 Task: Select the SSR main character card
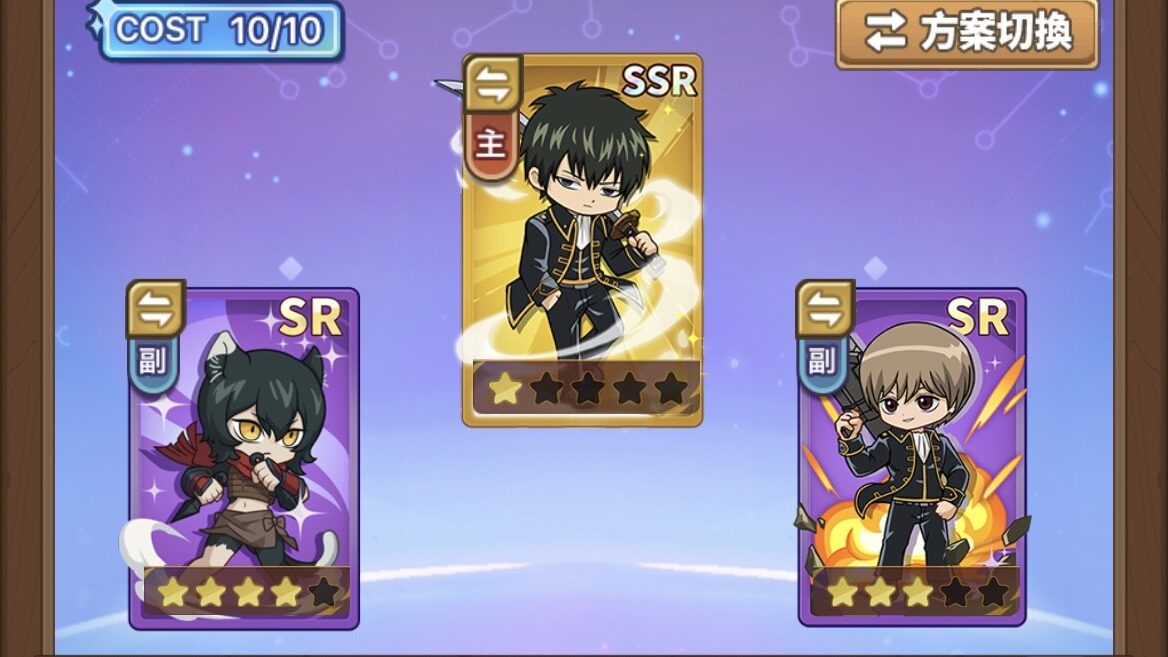coord(583,240)
